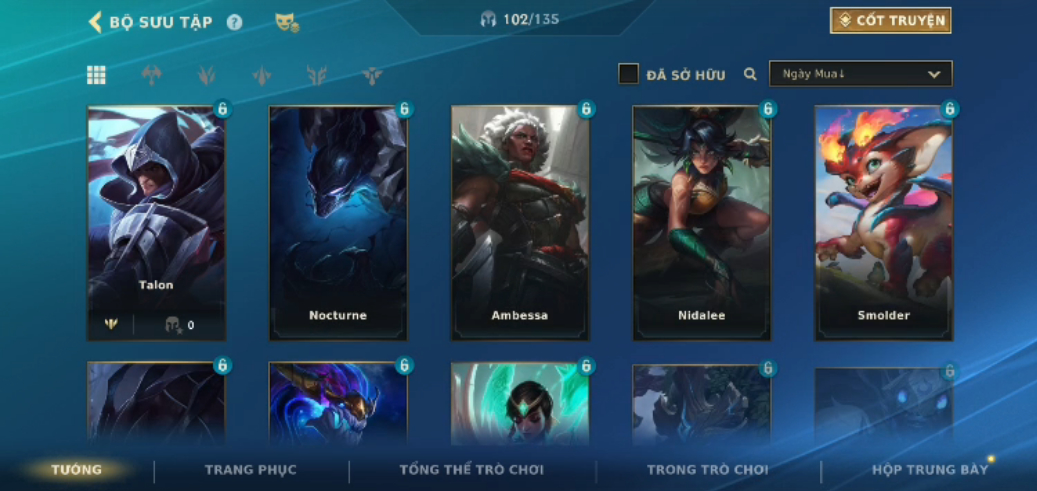The height and width of the screenshot is (491, 1037).
Task: Open the Tổng Thể Trò Chơi tab
Action: click(x=471, y=470)
